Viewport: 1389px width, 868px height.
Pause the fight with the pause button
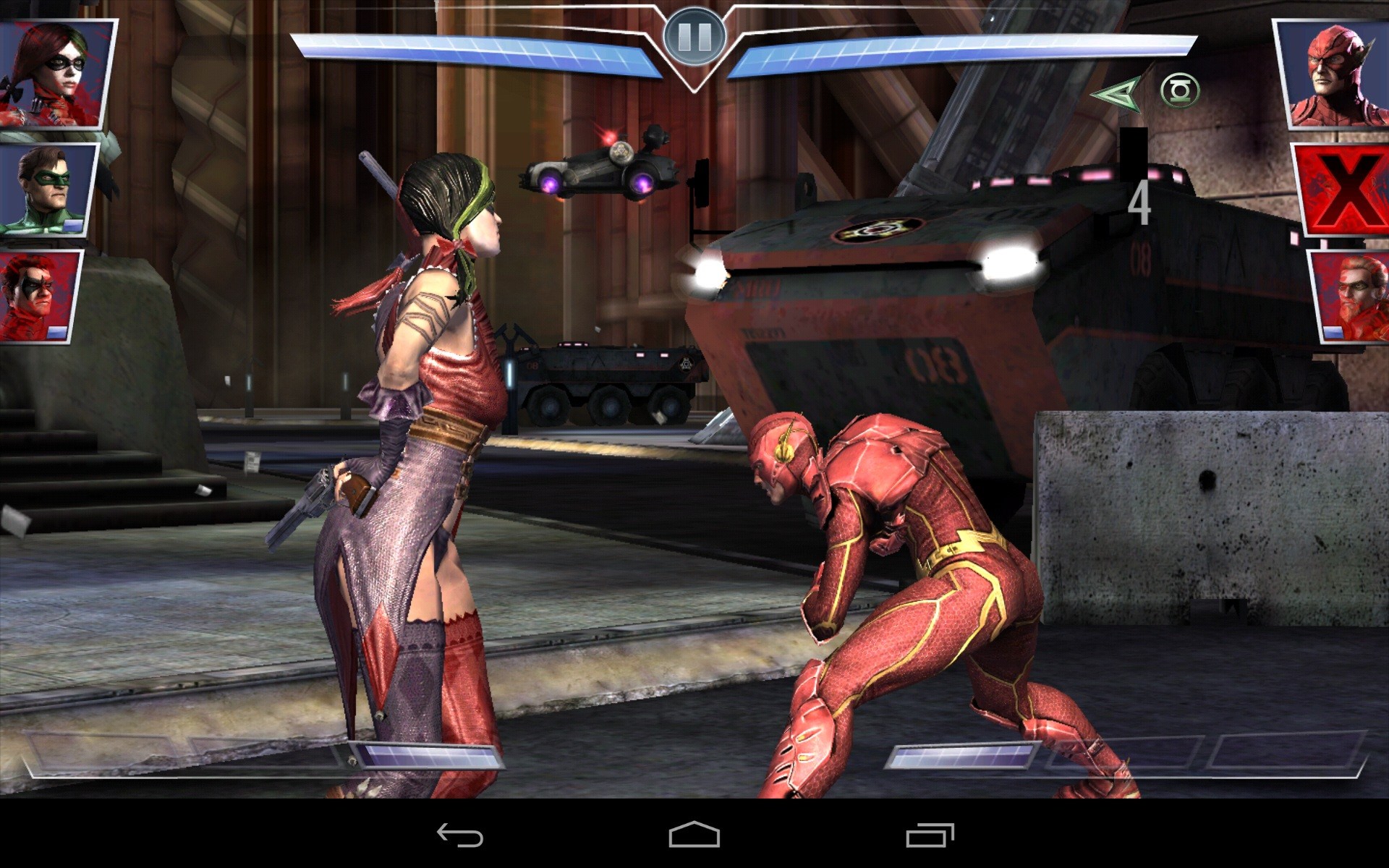coord(694,36)
